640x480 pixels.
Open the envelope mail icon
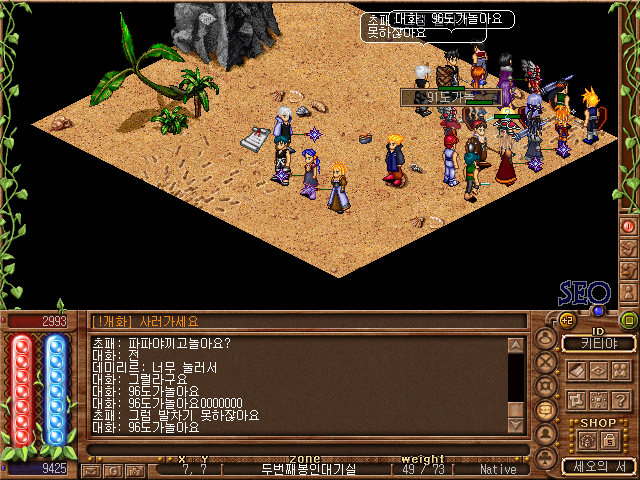tap(92, 469)
